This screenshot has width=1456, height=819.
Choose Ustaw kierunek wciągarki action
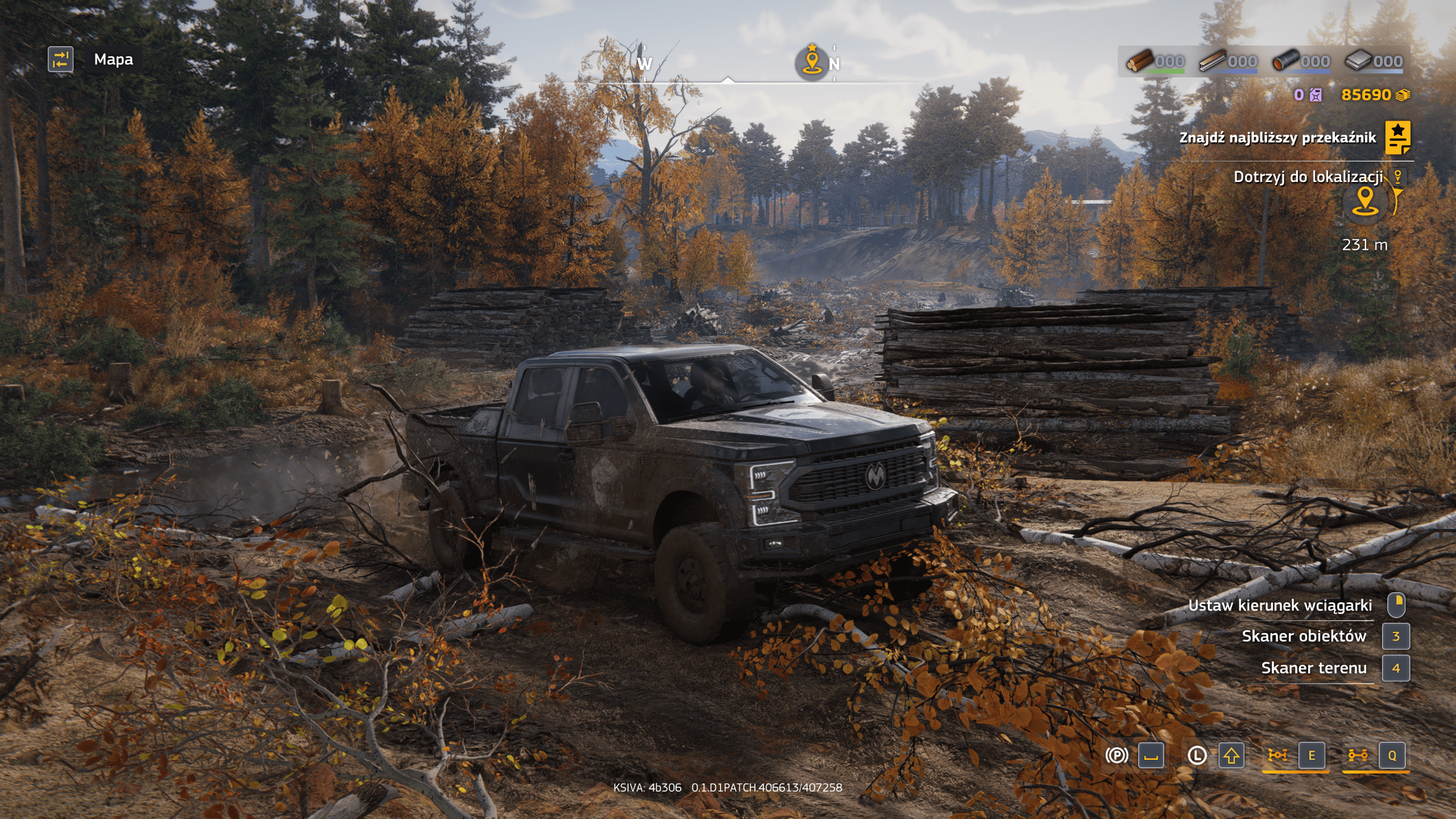1280,605
